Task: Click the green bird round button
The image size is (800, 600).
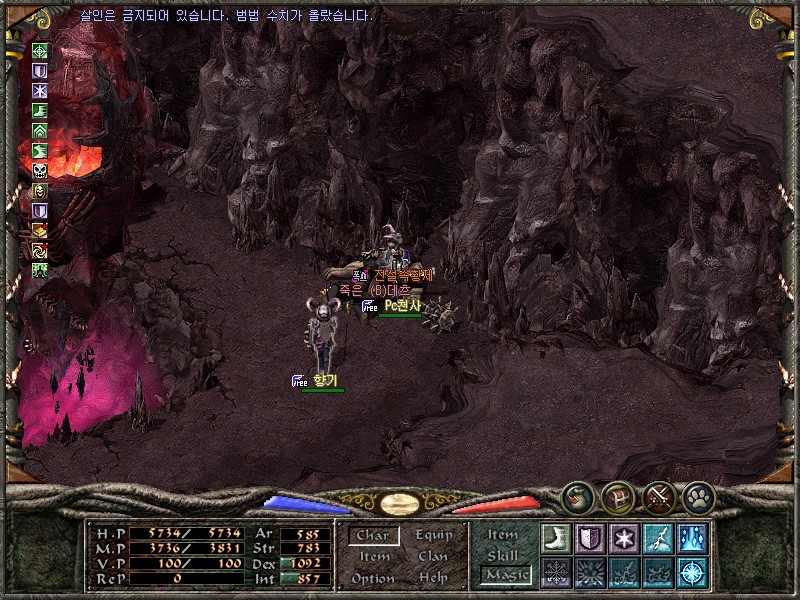Action: 577,495
